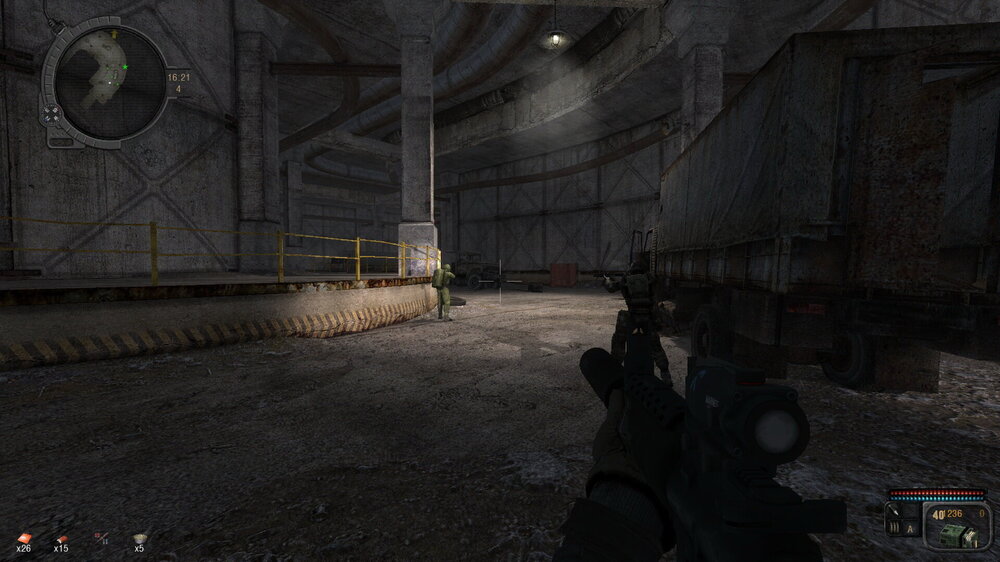Use the quick slot item with x26
1000x562 pixels.
coord(24,537)
